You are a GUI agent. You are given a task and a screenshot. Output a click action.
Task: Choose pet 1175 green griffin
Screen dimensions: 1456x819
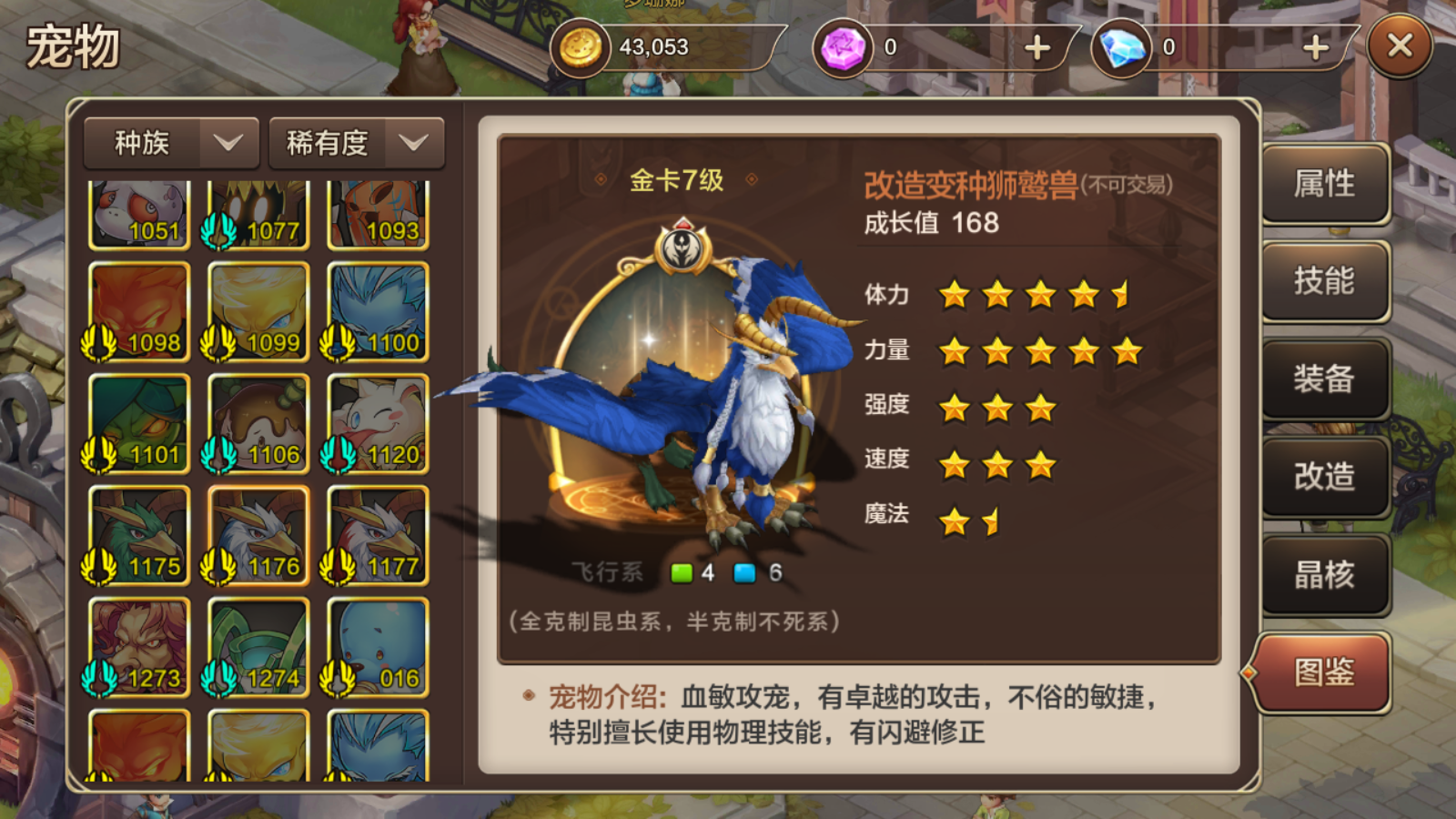pyautogui.click(x=139, y=535)
